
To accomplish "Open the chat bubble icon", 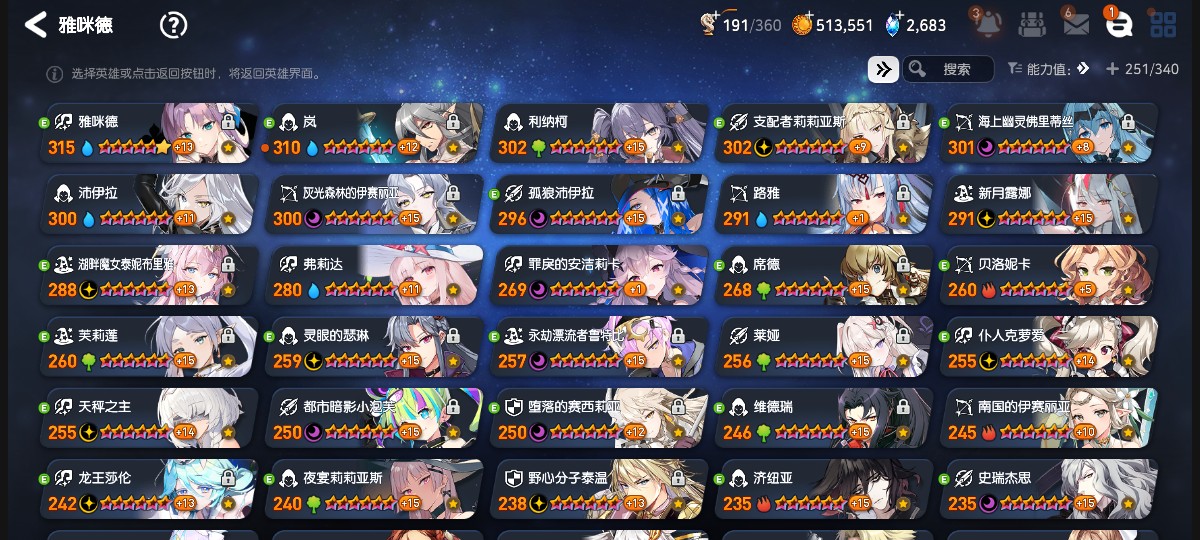I will (1119, 25).
